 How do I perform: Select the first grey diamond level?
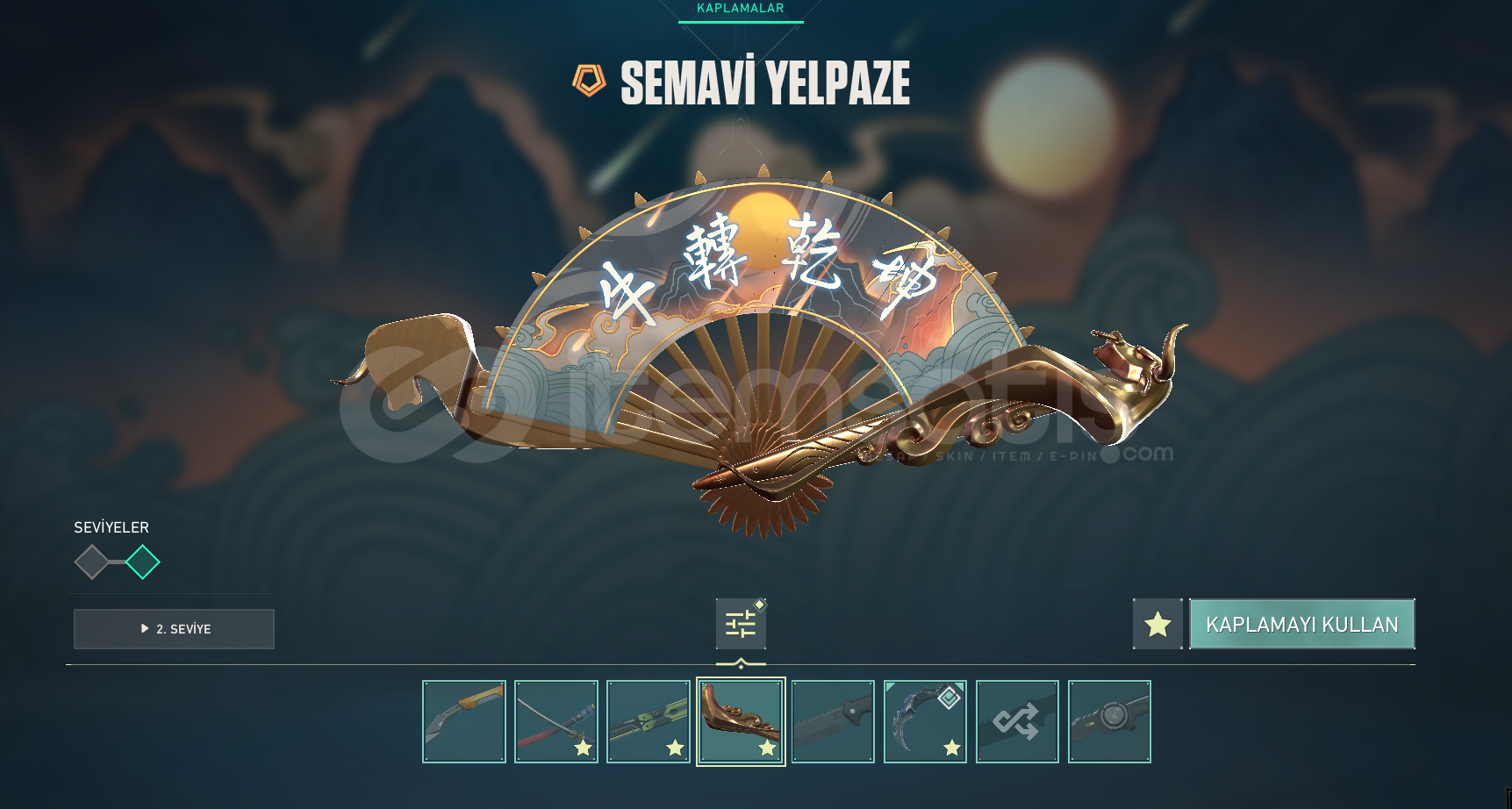91,562
